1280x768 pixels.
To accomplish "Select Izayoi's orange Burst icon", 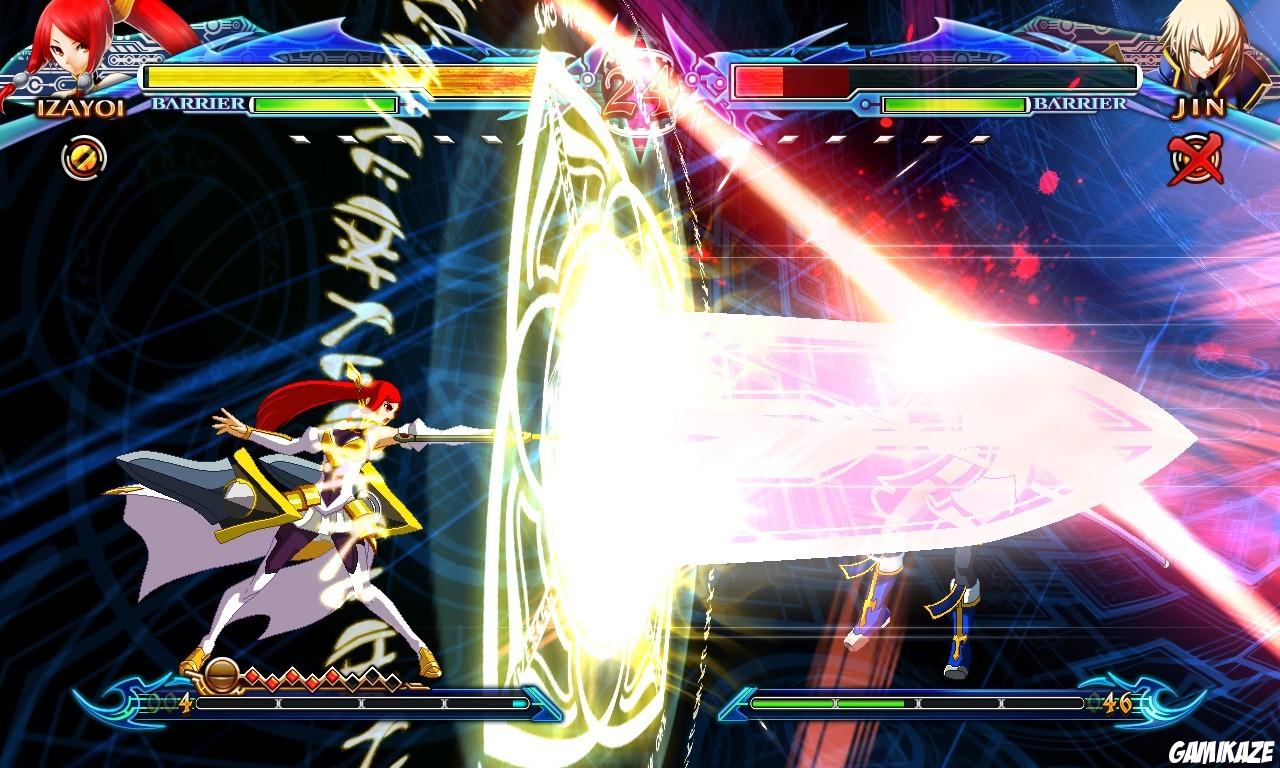I will point(82,156).
